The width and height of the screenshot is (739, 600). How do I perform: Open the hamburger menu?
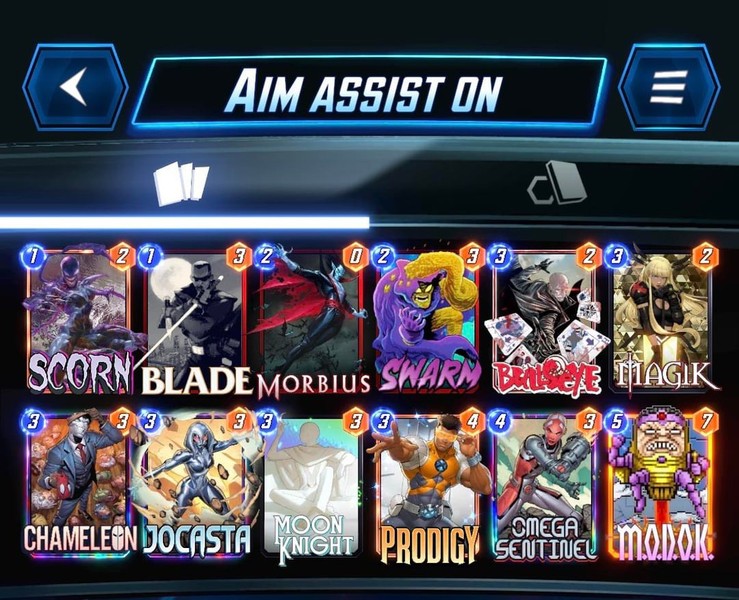coord(669,87)
